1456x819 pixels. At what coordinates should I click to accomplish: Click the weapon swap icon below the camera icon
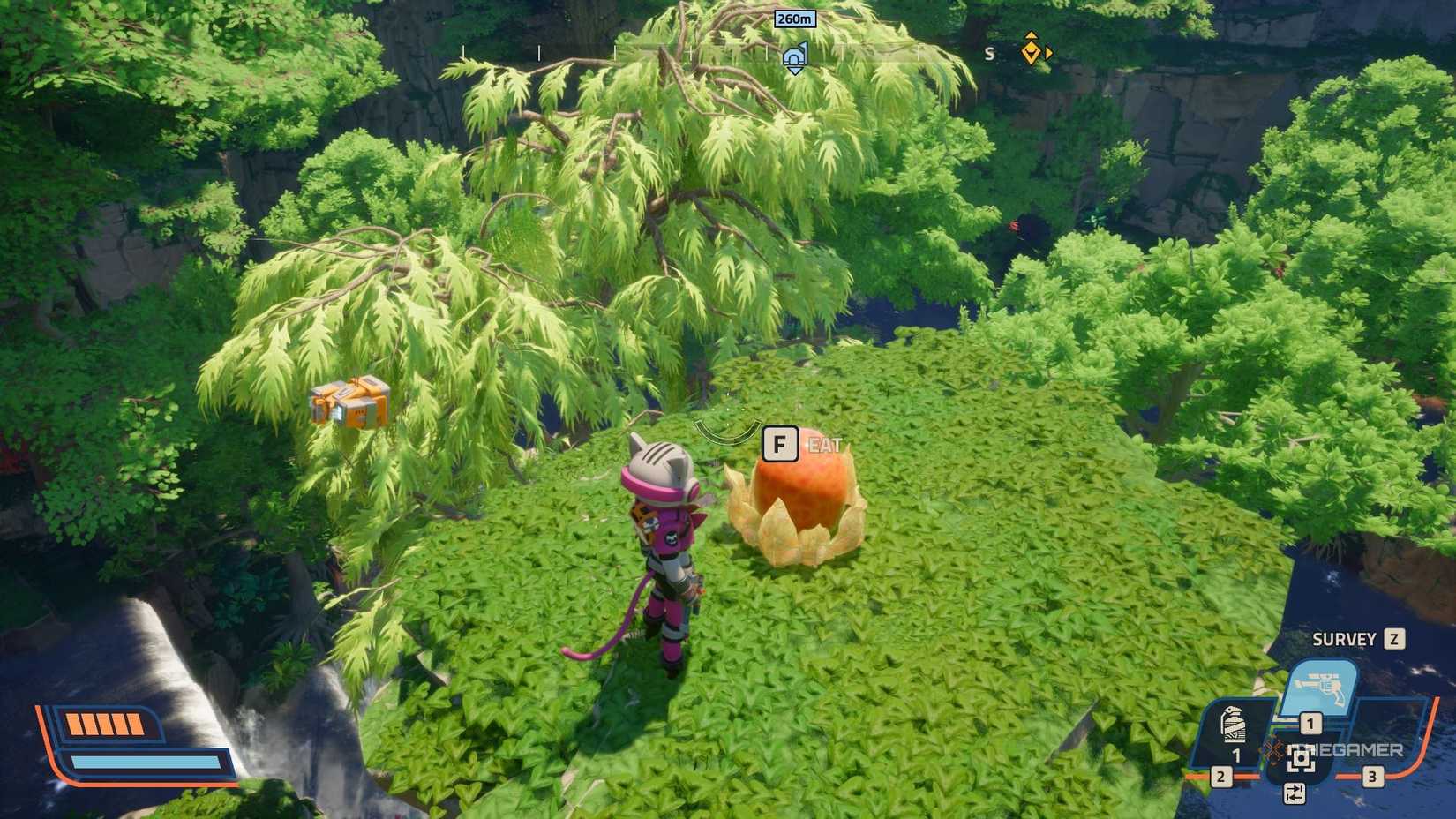(1295, 793)
